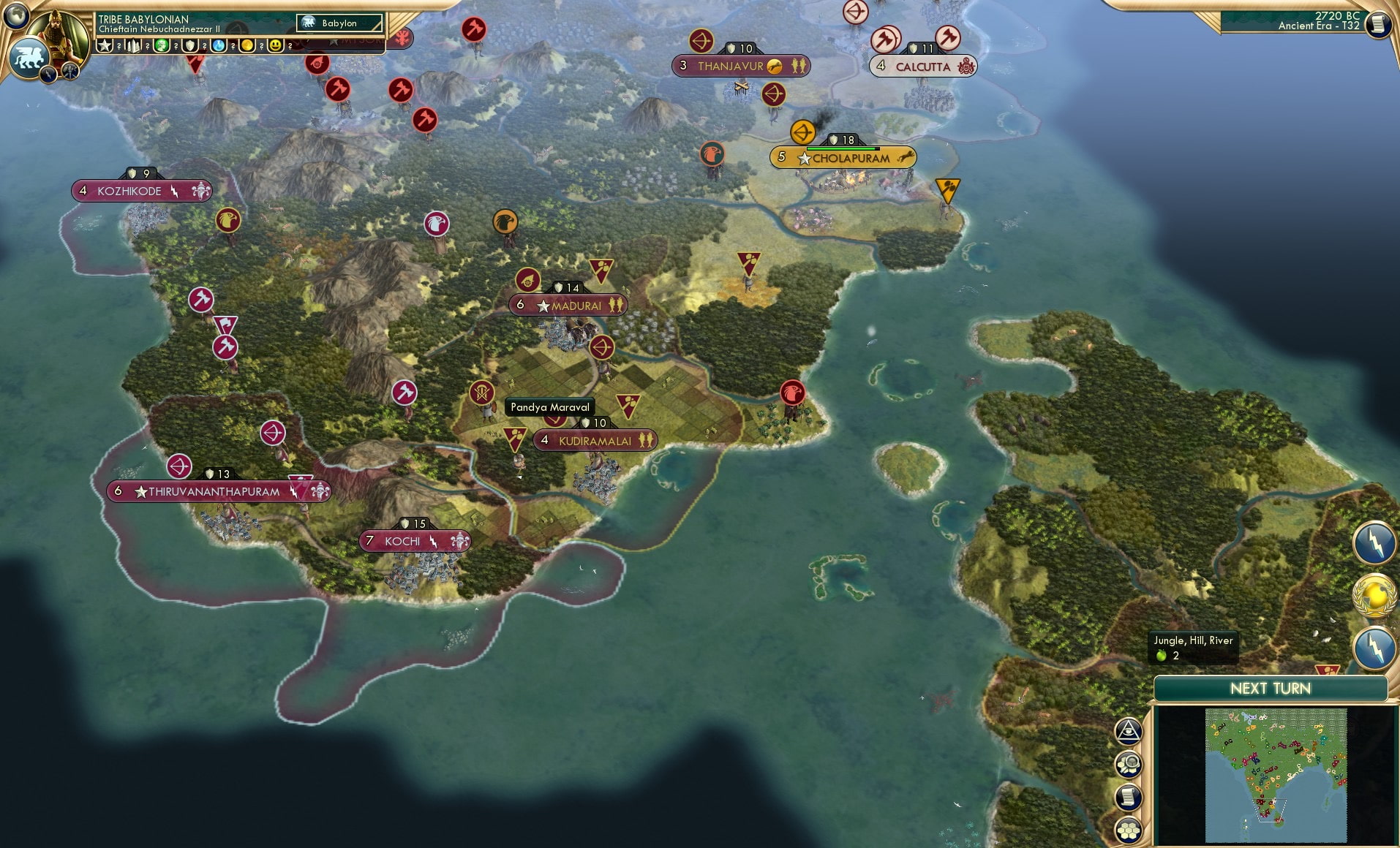This screenshot has height=848, width=1400.
Task: Open diplomacy via the golden globe button
Action: click(1374, 597)
